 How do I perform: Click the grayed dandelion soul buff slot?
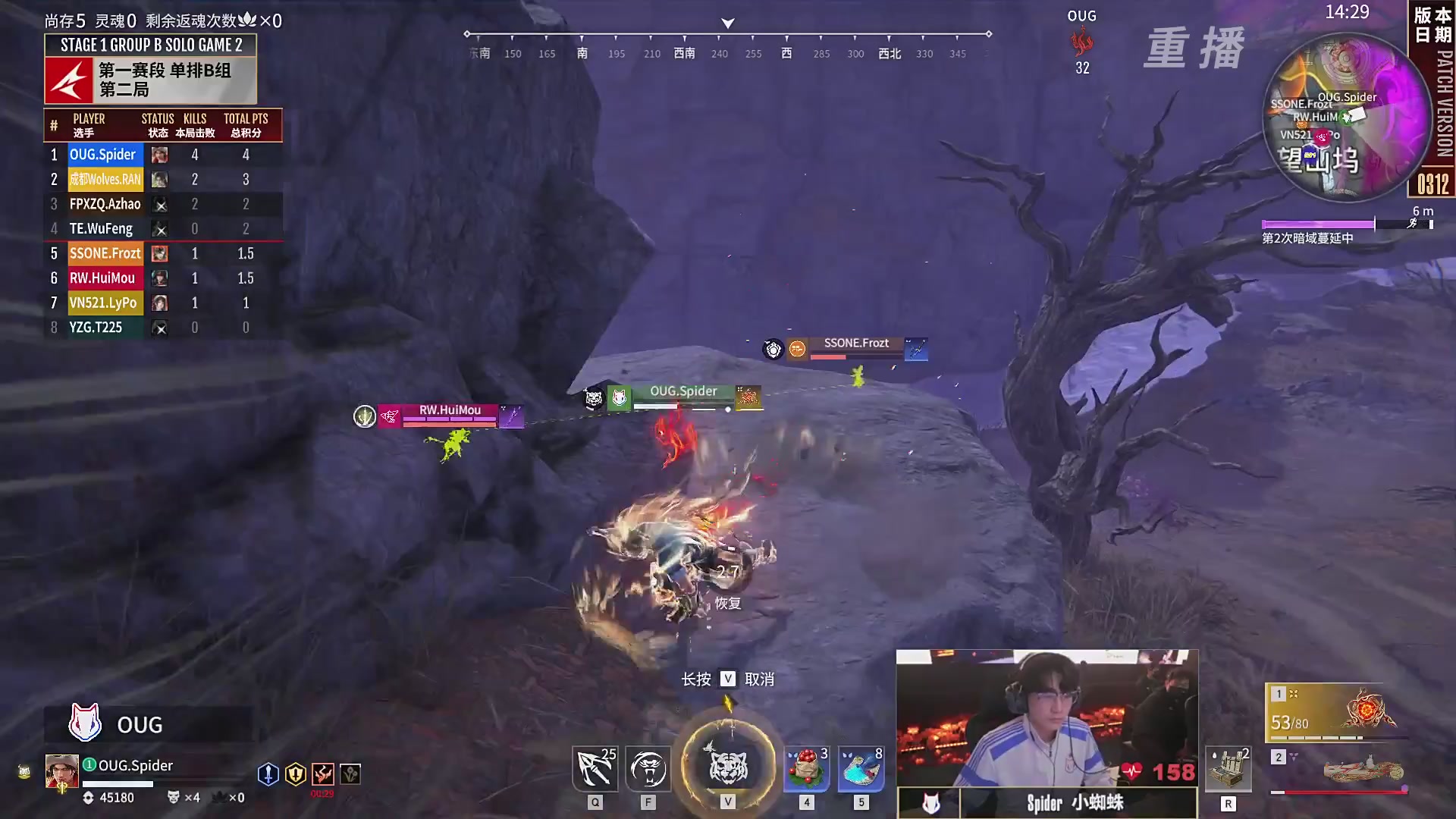click(351, 773)
